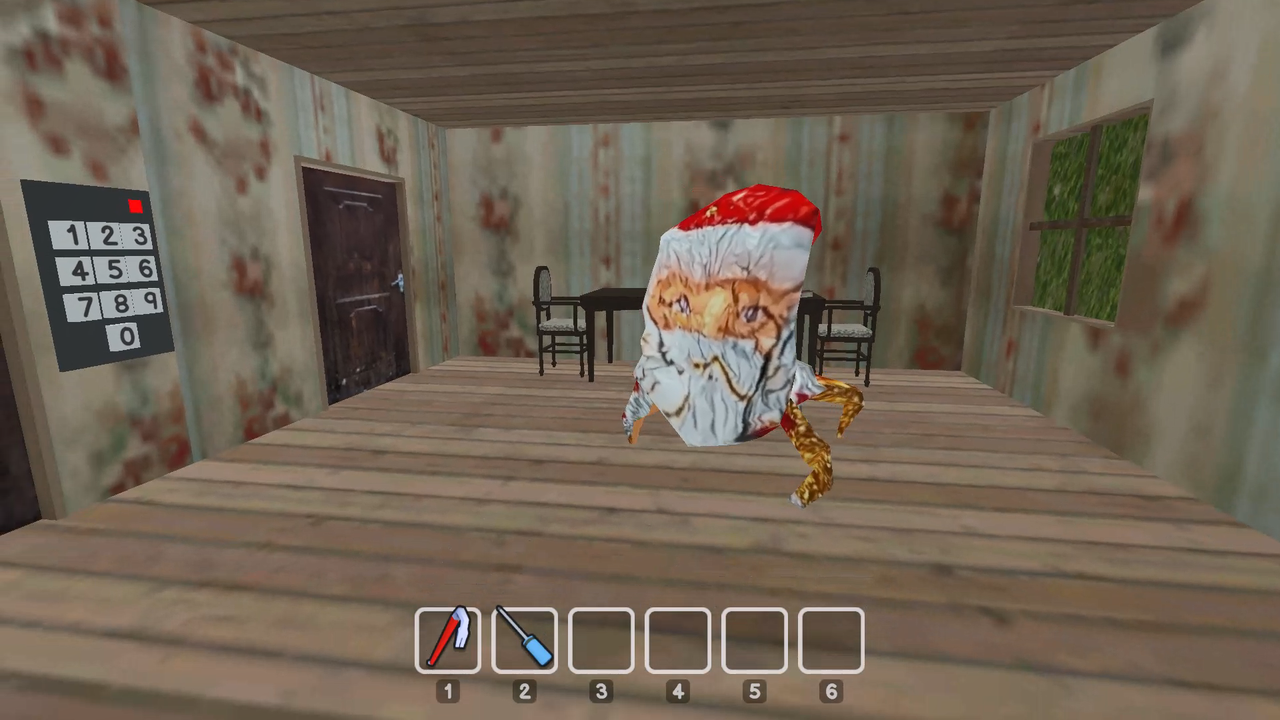Click the slot number label under the wrench
The width and height of the screenshot is (1280, 720).
(x=448, y=691)
